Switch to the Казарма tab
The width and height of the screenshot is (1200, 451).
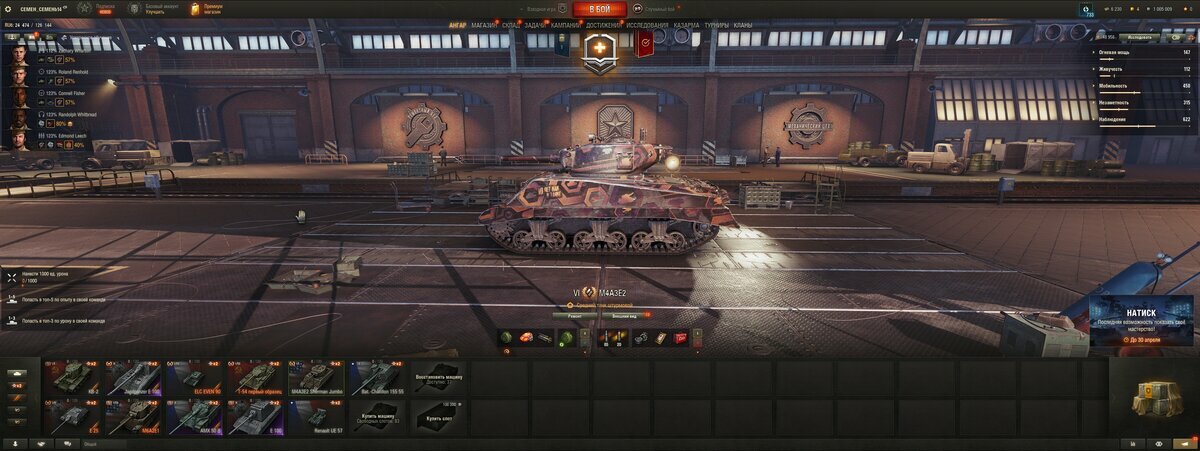click(x=686, y=24)
